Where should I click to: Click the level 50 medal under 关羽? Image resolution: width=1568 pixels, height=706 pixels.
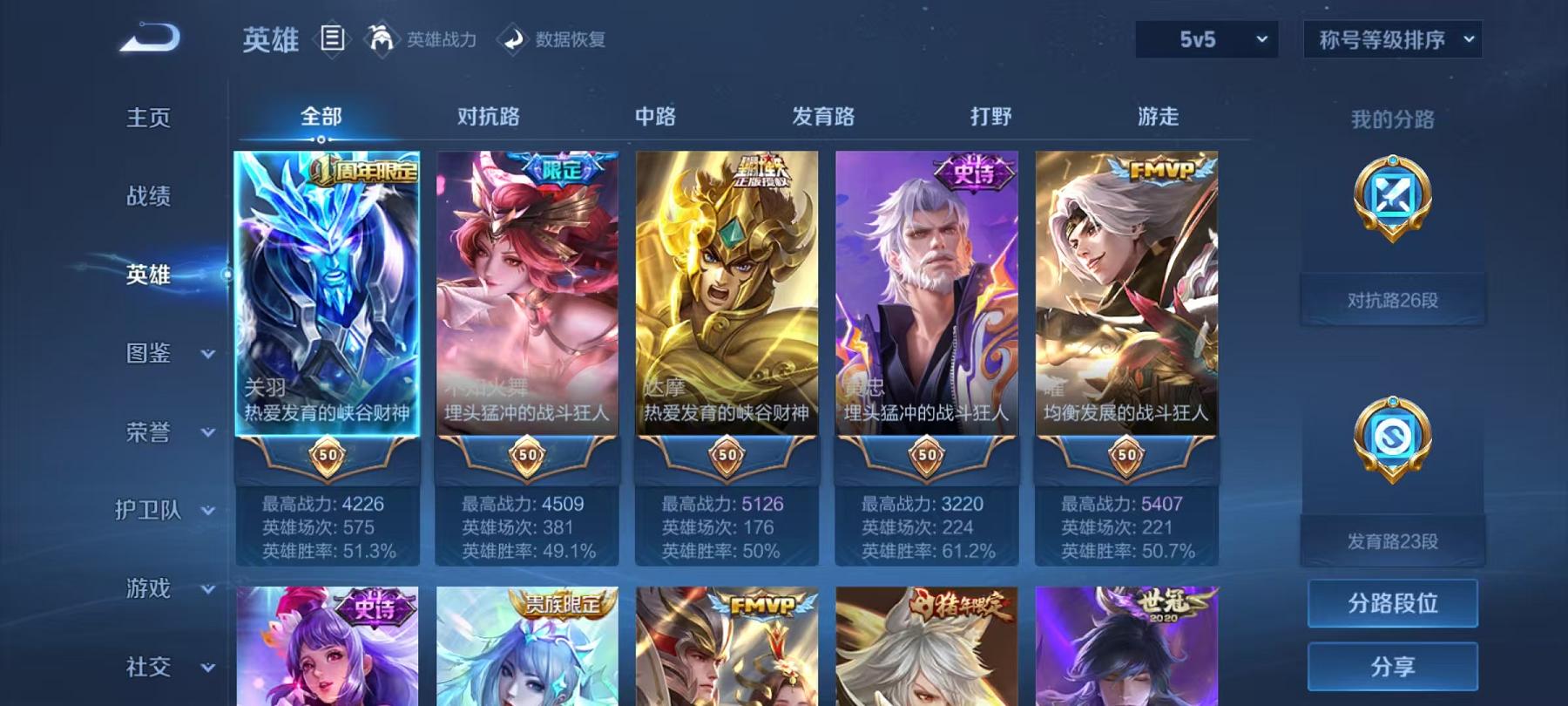tap(329, 455)
